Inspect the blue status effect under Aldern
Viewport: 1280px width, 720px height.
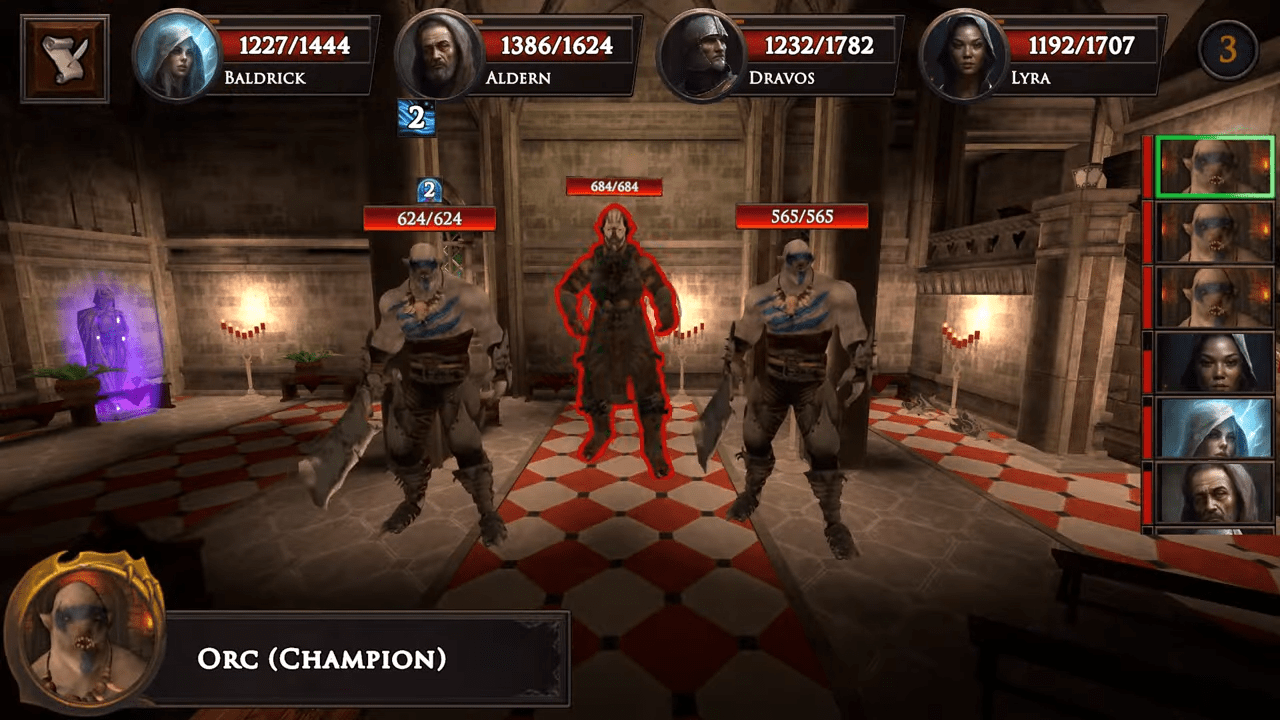click(416, 118)
